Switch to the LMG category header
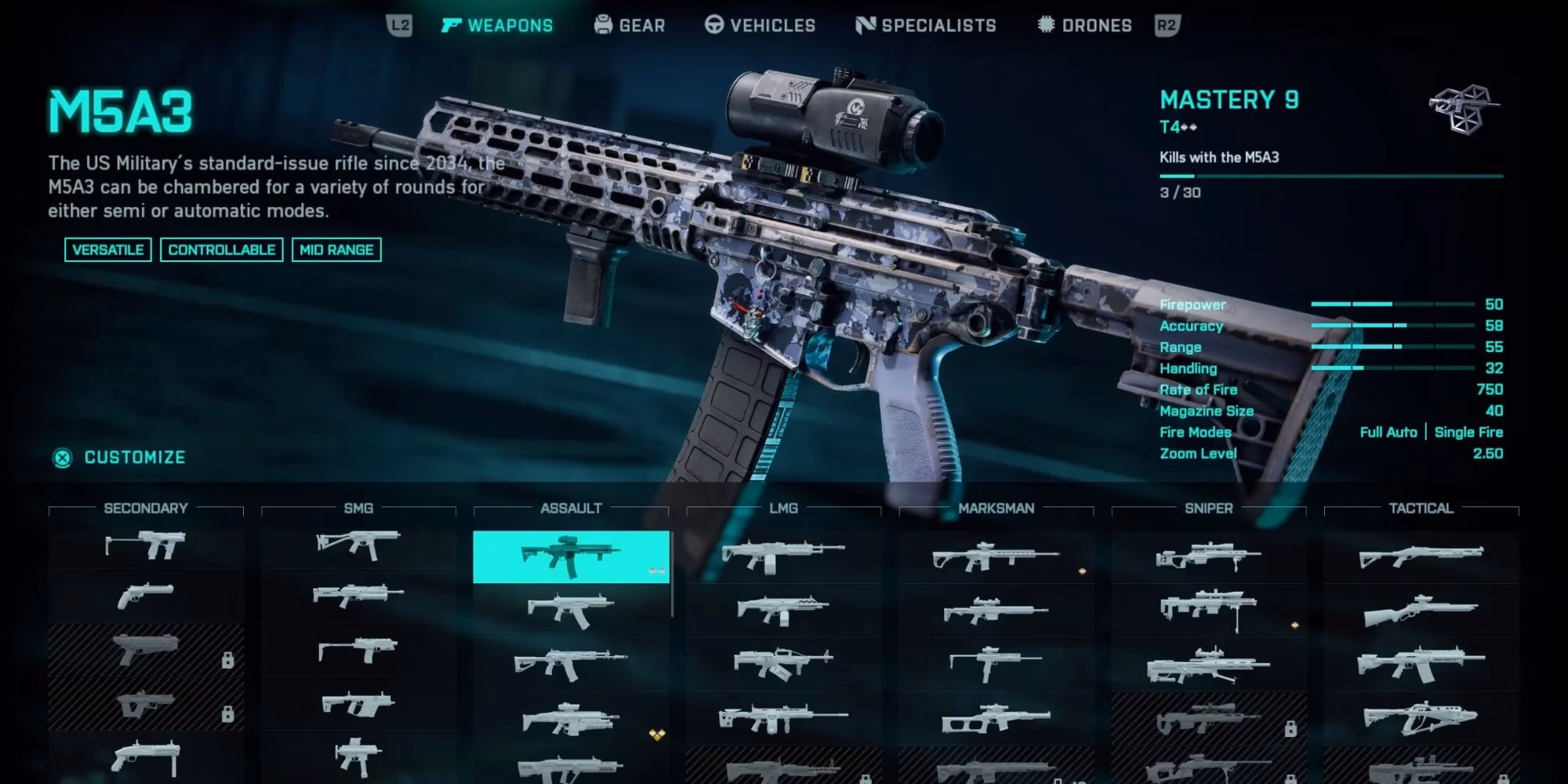Image resolution: width=1568 pixels, height=784 pixels. tap(784, 508)
